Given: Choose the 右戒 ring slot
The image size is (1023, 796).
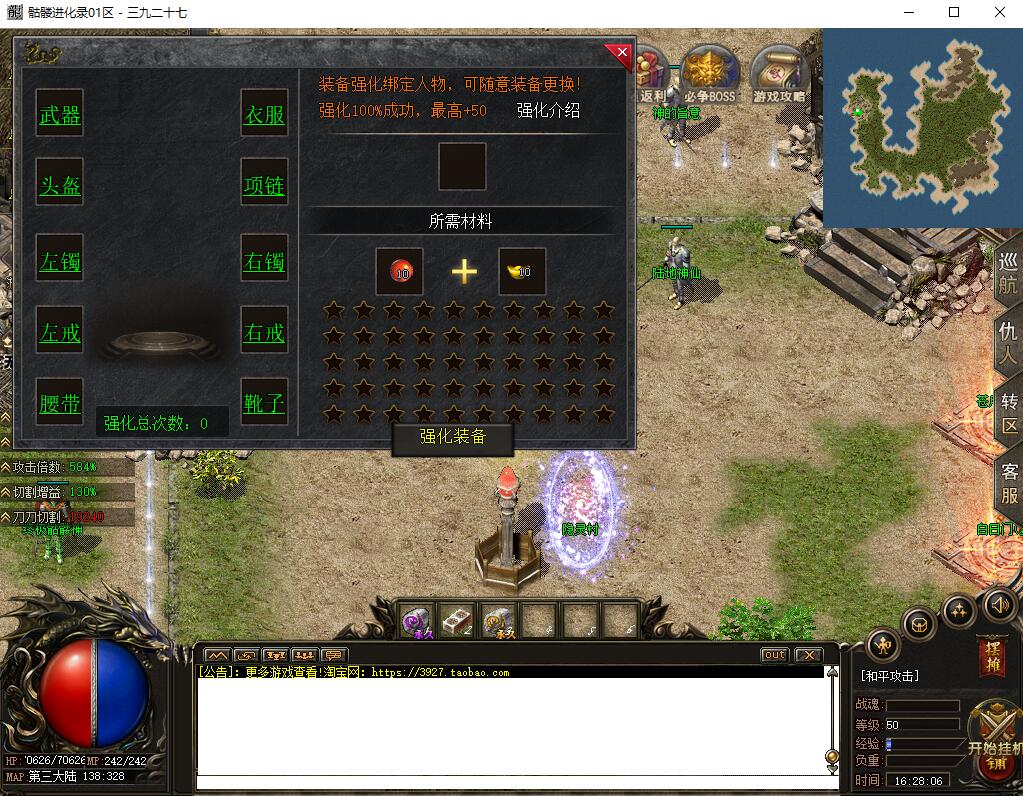Looking at the screenshot, I should [x=264, y=333].
